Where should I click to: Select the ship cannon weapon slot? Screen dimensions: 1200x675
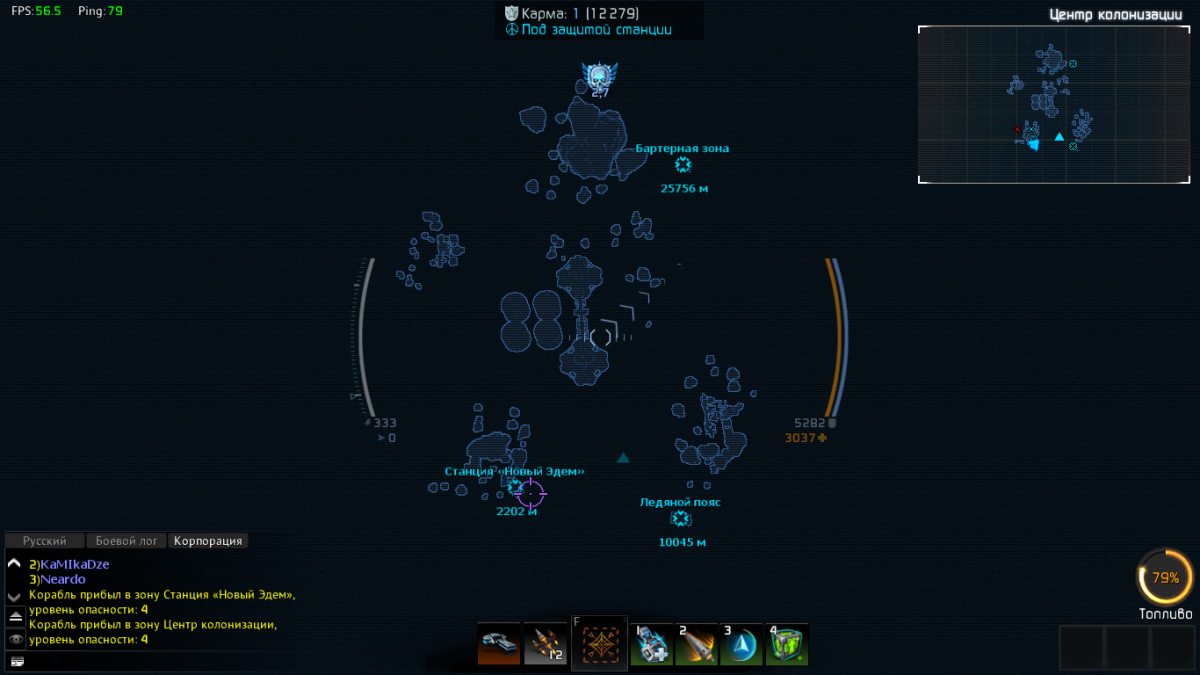[x=499, y=644]
